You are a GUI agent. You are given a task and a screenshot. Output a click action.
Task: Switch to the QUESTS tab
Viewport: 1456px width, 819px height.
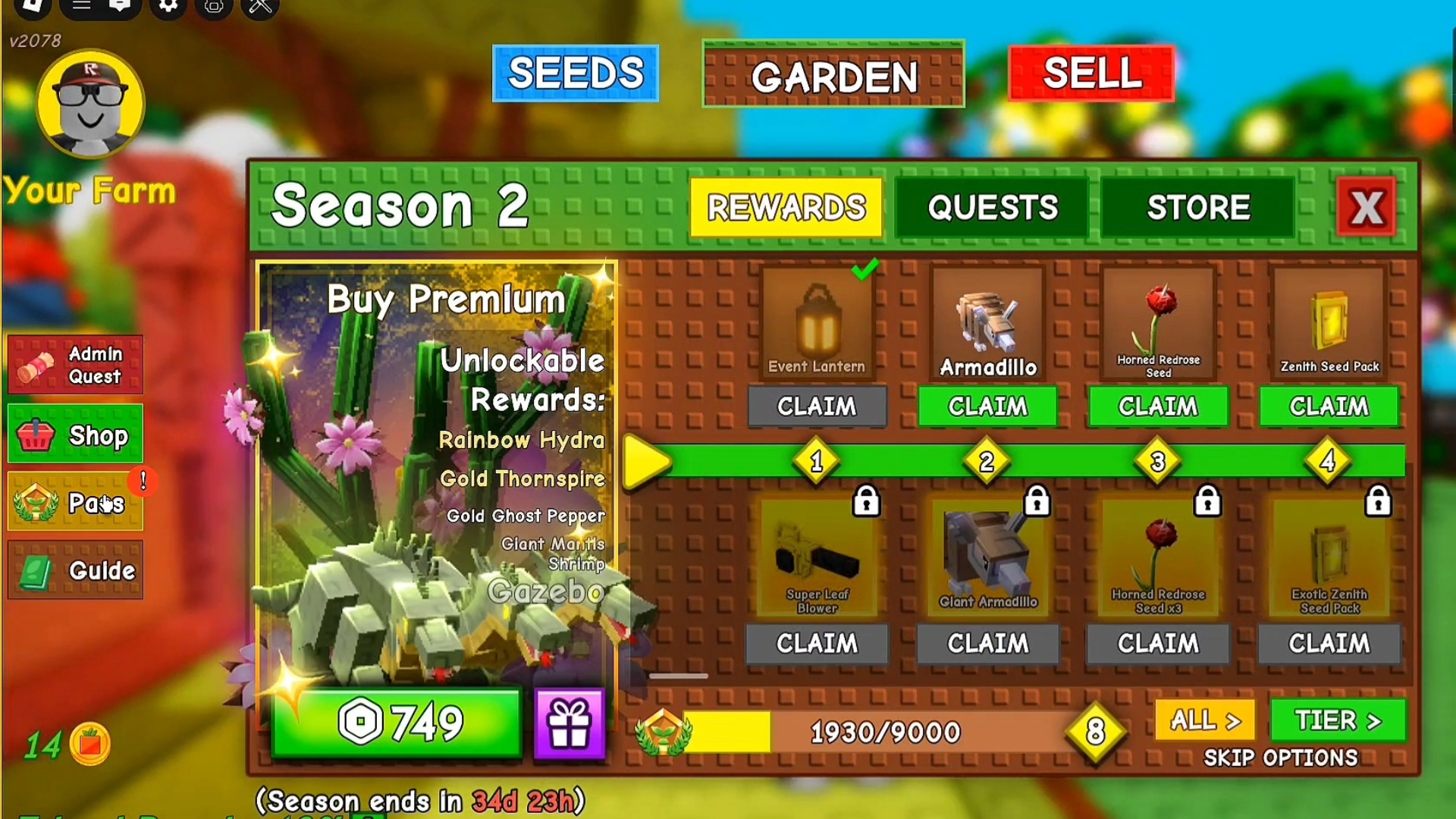pos(992,206)
